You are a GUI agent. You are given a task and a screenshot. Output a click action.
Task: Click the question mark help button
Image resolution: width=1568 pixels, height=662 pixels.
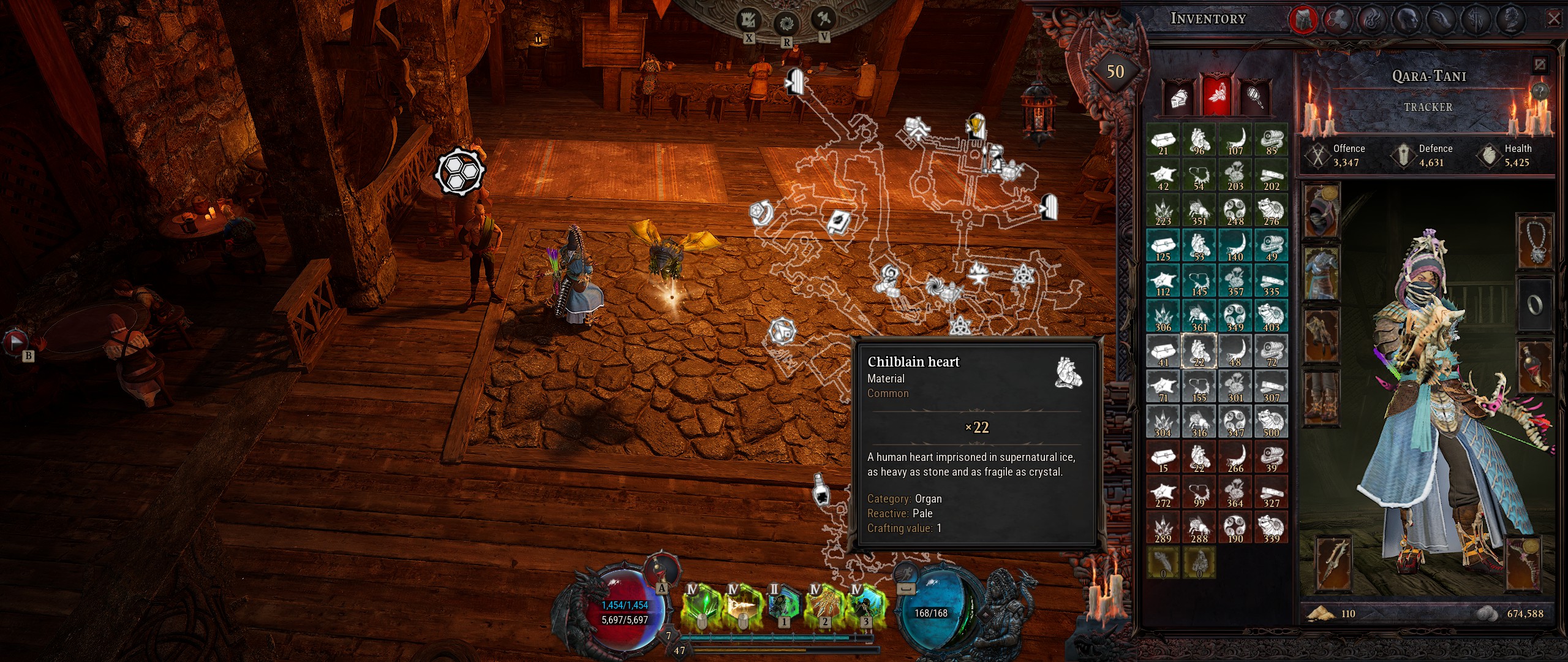pyautogui.click(x=1539, y=91)
